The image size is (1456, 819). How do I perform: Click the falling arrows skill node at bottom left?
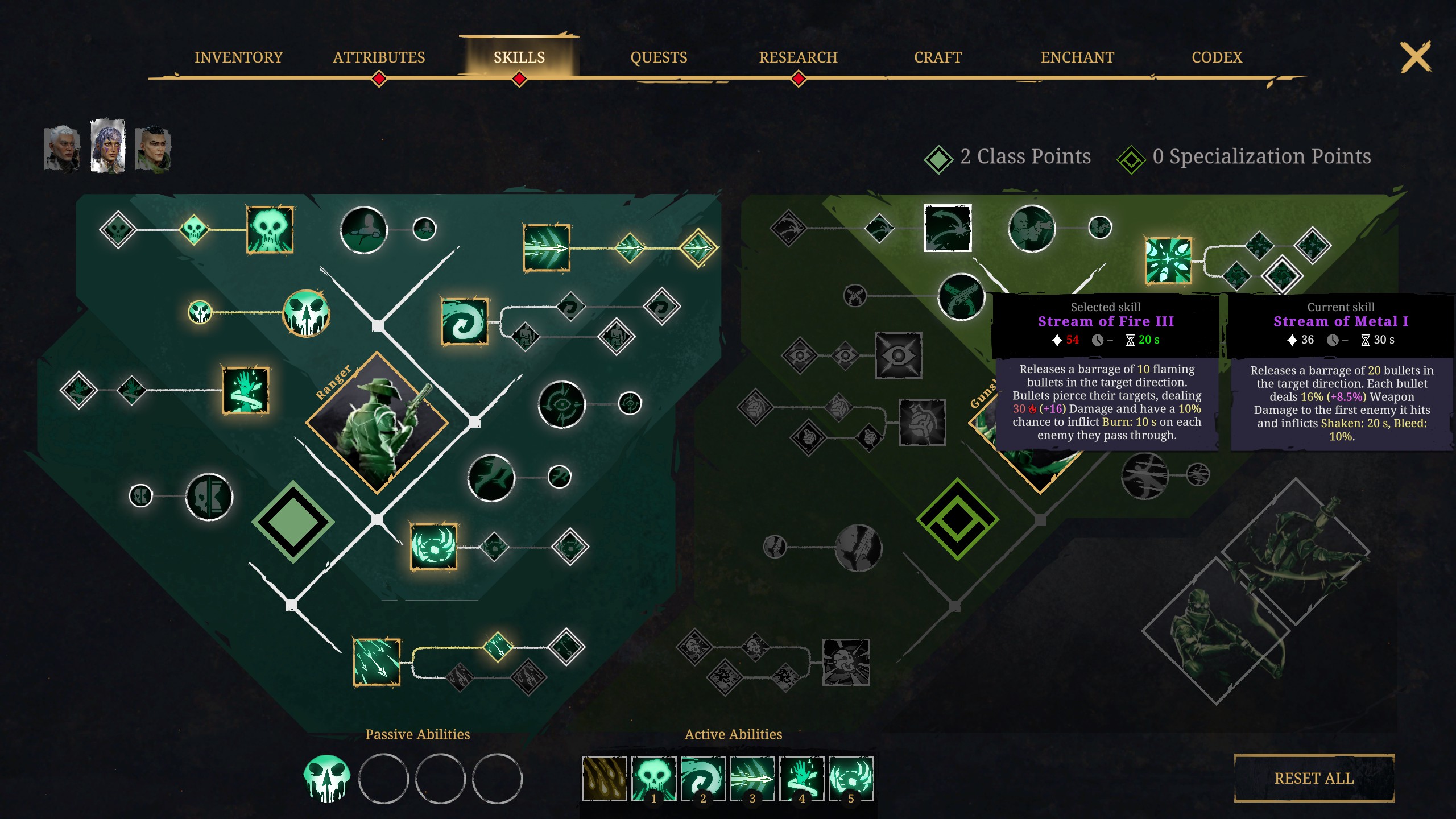click(377, 663)
